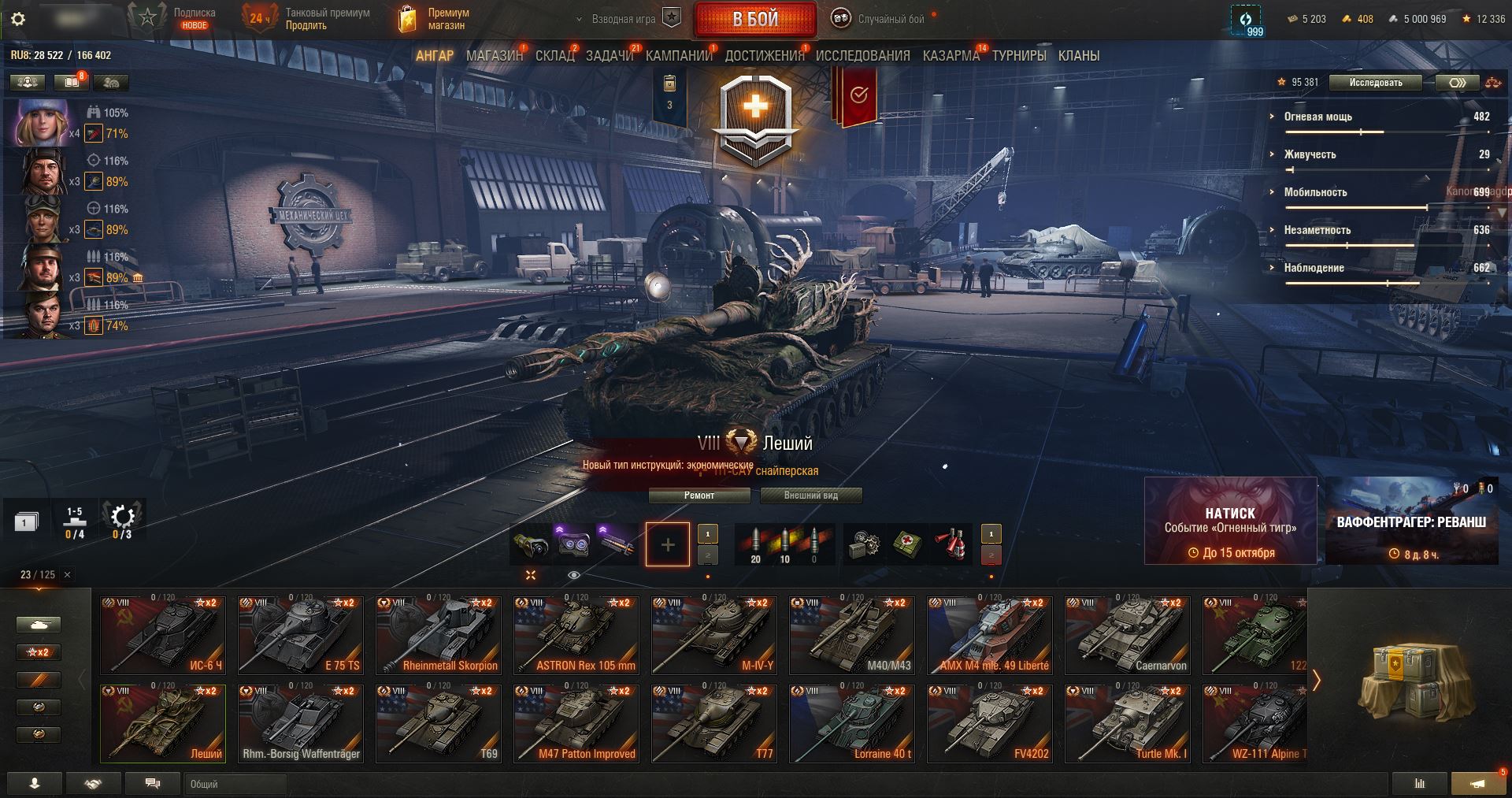This screenshot has height=798, width=1512.
Task: Click the Исследовать research button
Action: (1375, 83)
